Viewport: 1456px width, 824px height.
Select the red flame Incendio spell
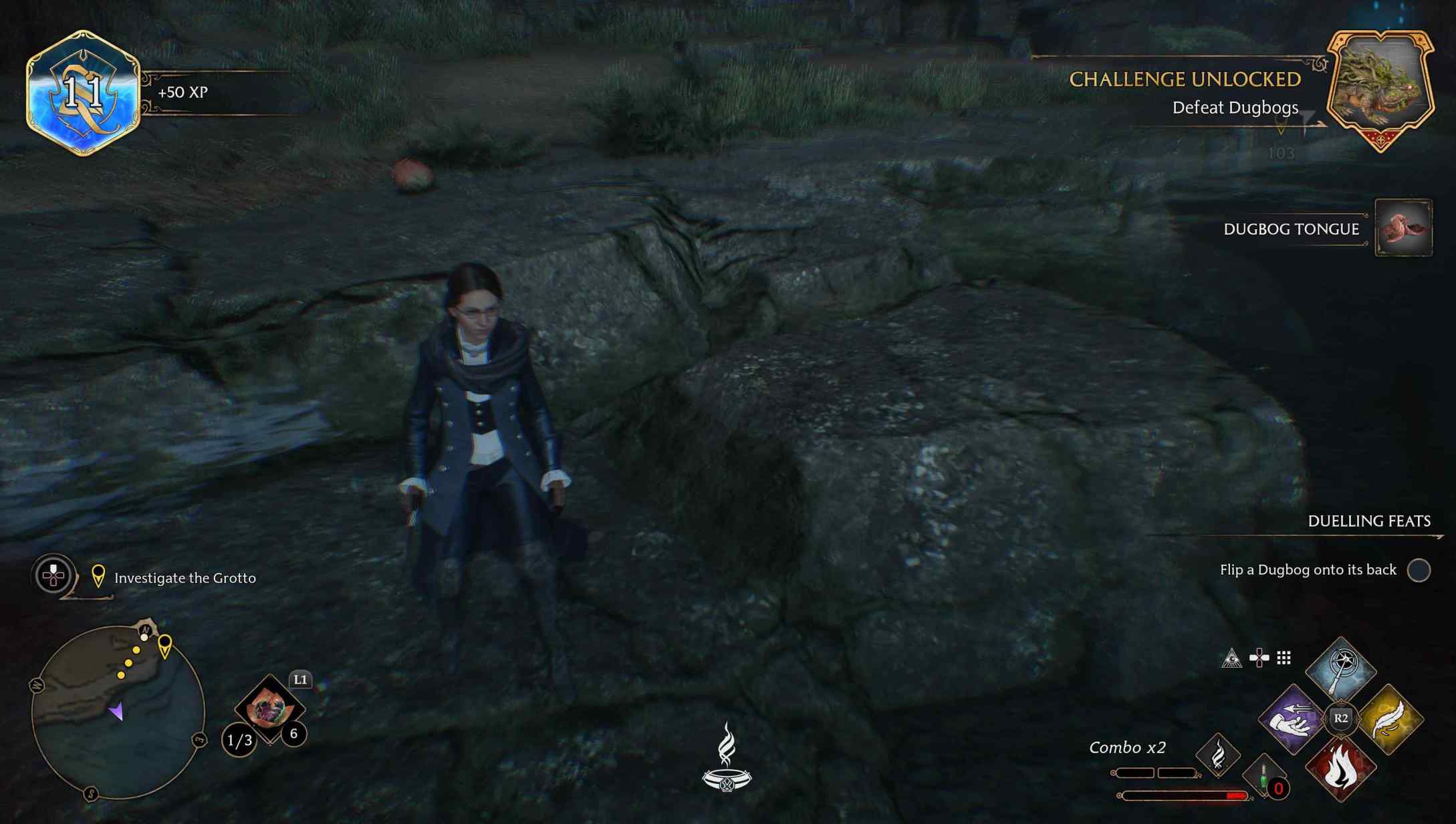pos(1340,769)
